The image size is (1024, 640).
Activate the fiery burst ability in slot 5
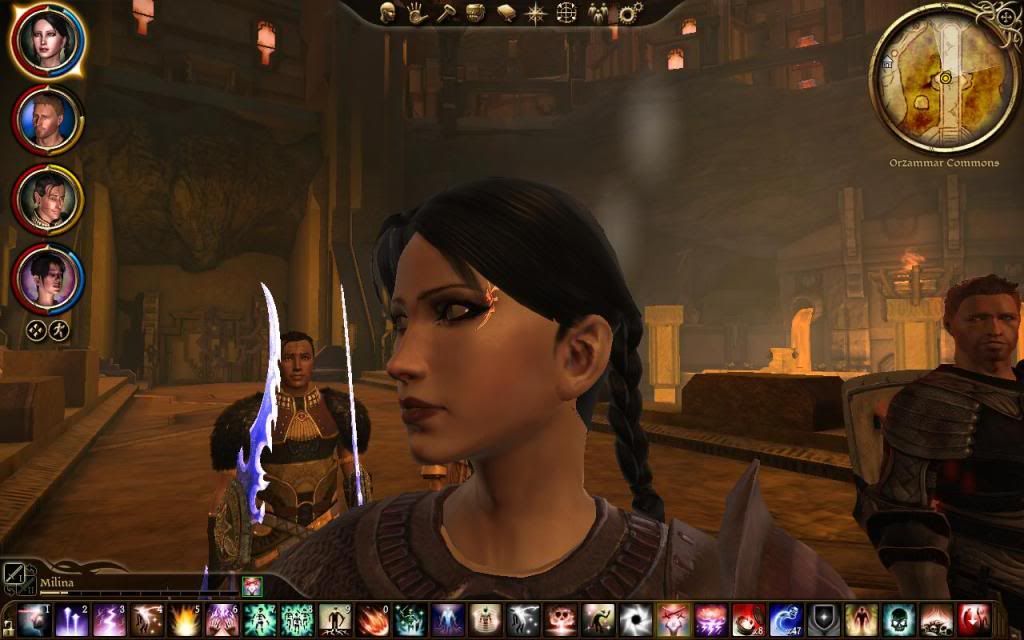pos(183,619)
